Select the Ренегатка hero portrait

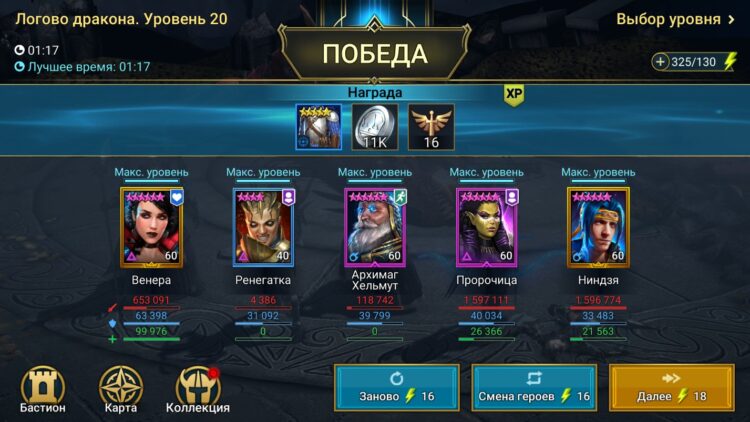coord(263,227)
